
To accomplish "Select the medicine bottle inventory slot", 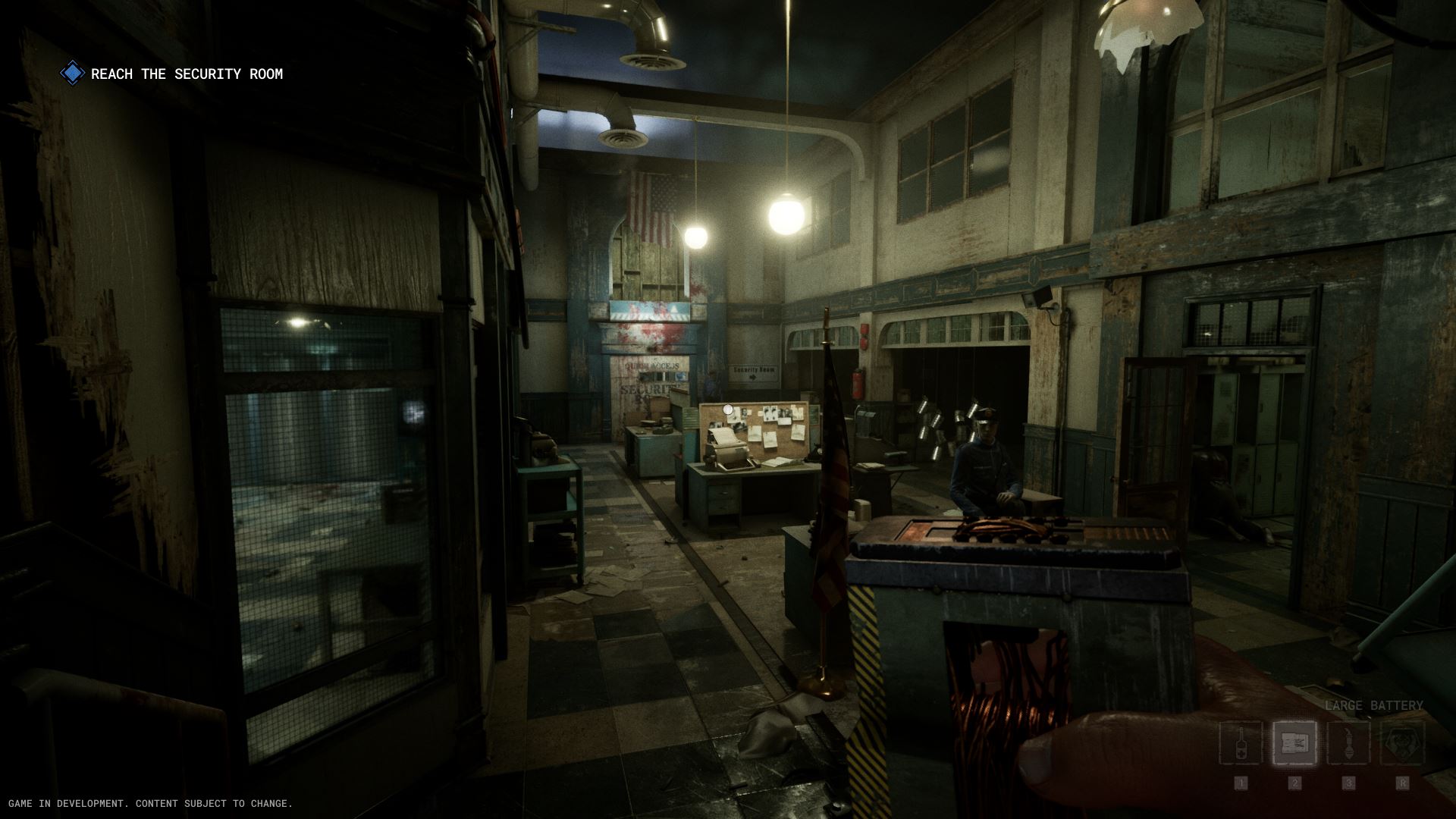I will [1241, 743].
